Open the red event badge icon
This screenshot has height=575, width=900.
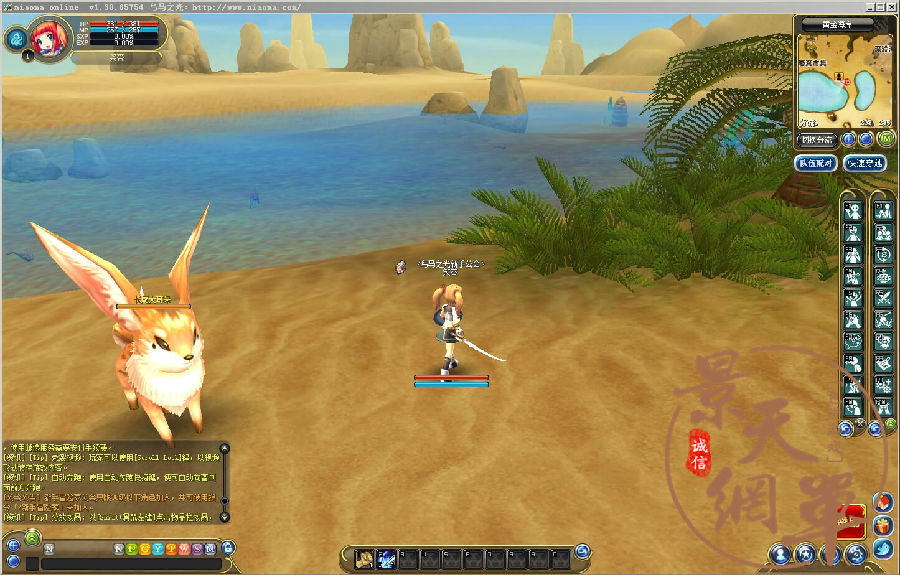[x=851, y=516]
